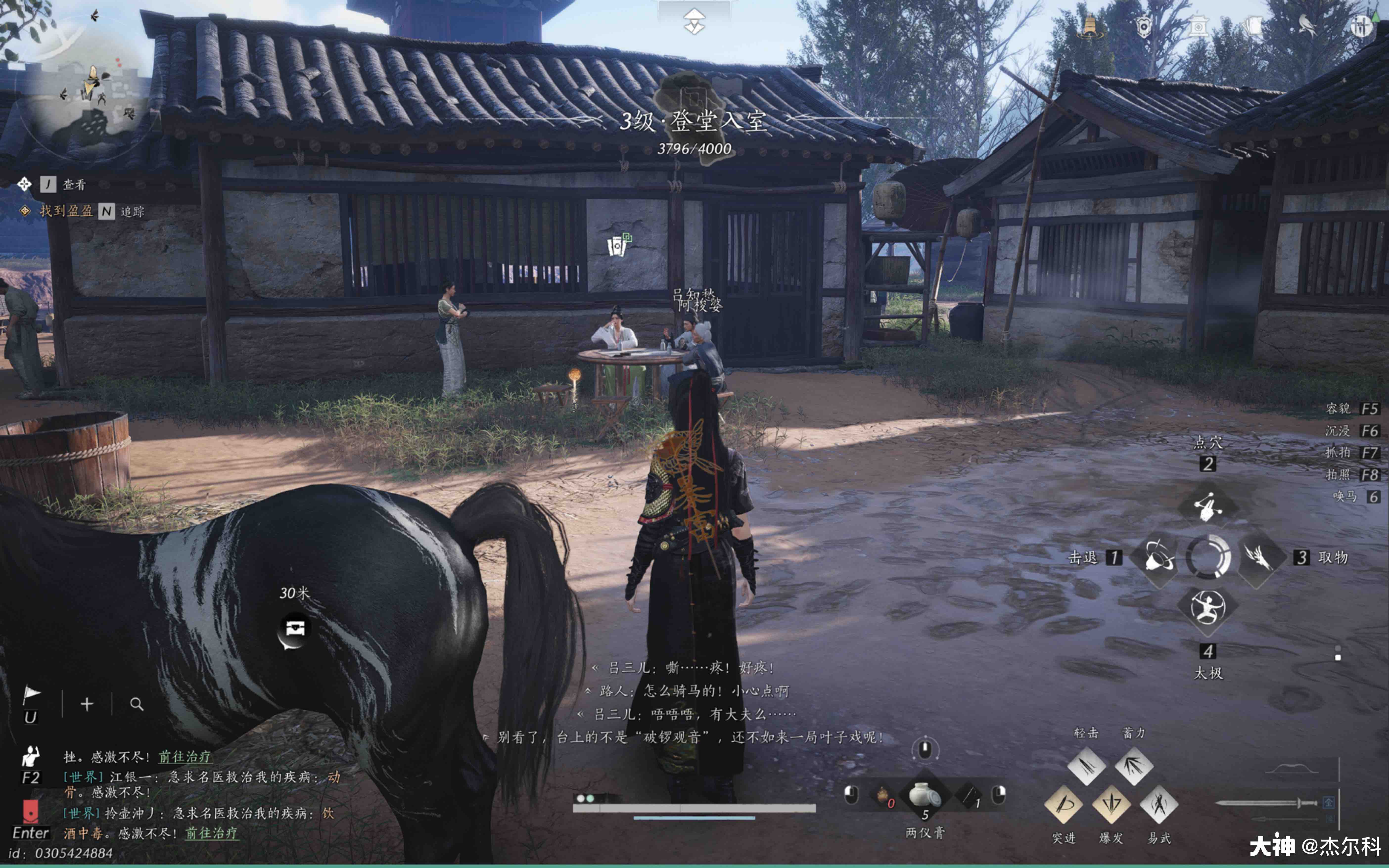Activate the 爆发 burst skill
Screen dimensions: 1389x868
pyautogui.click(x=1111, y=804)
